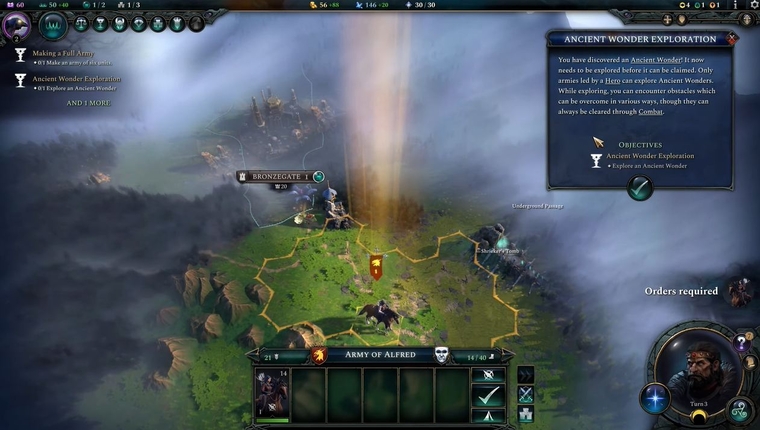Image resolution: width=760 pixels, height=430 pixels.
Task: Click the castle tower button beside army panel
Action: pos(526,414)
